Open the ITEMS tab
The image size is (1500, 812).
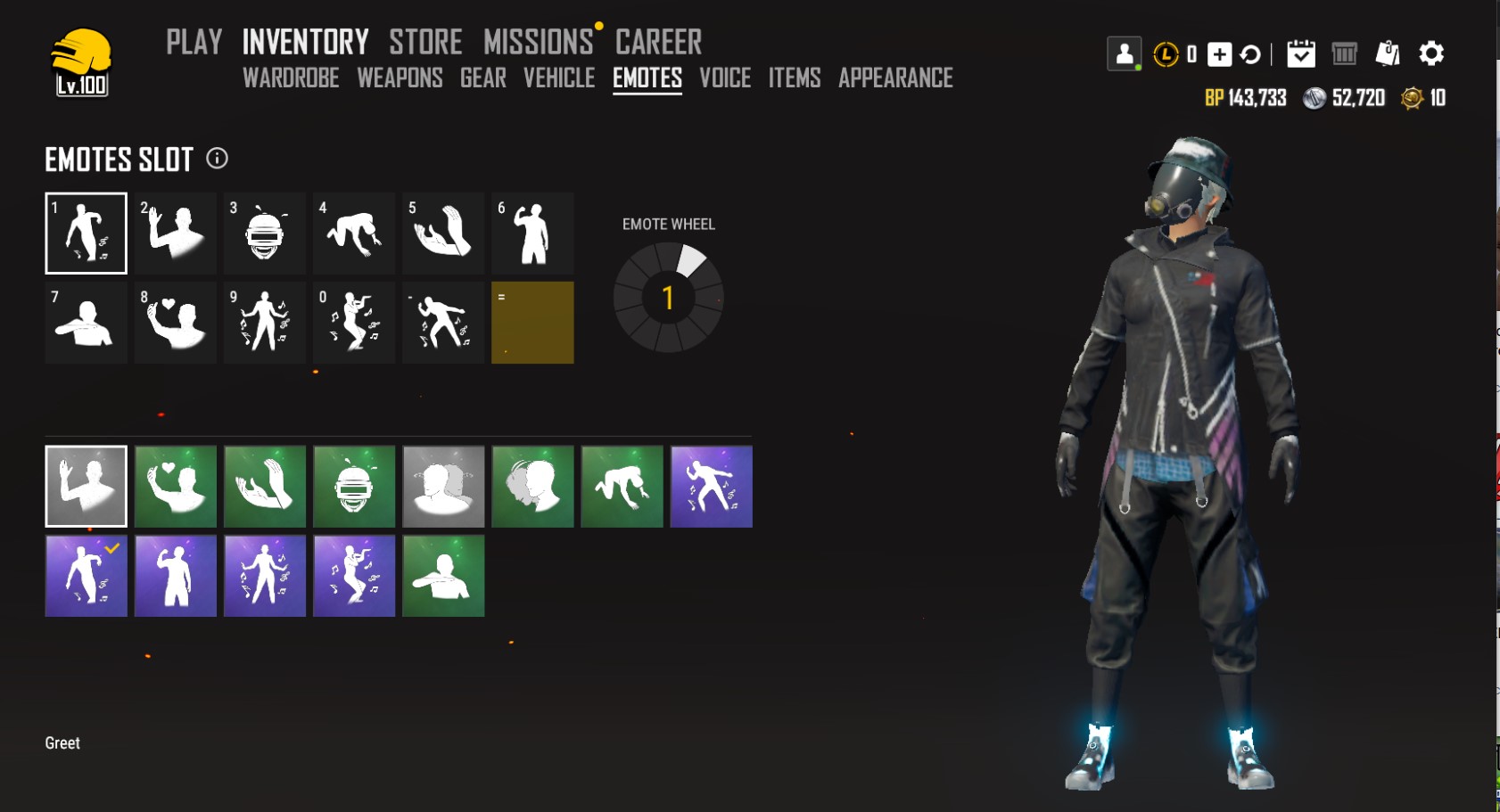(795, 78)
